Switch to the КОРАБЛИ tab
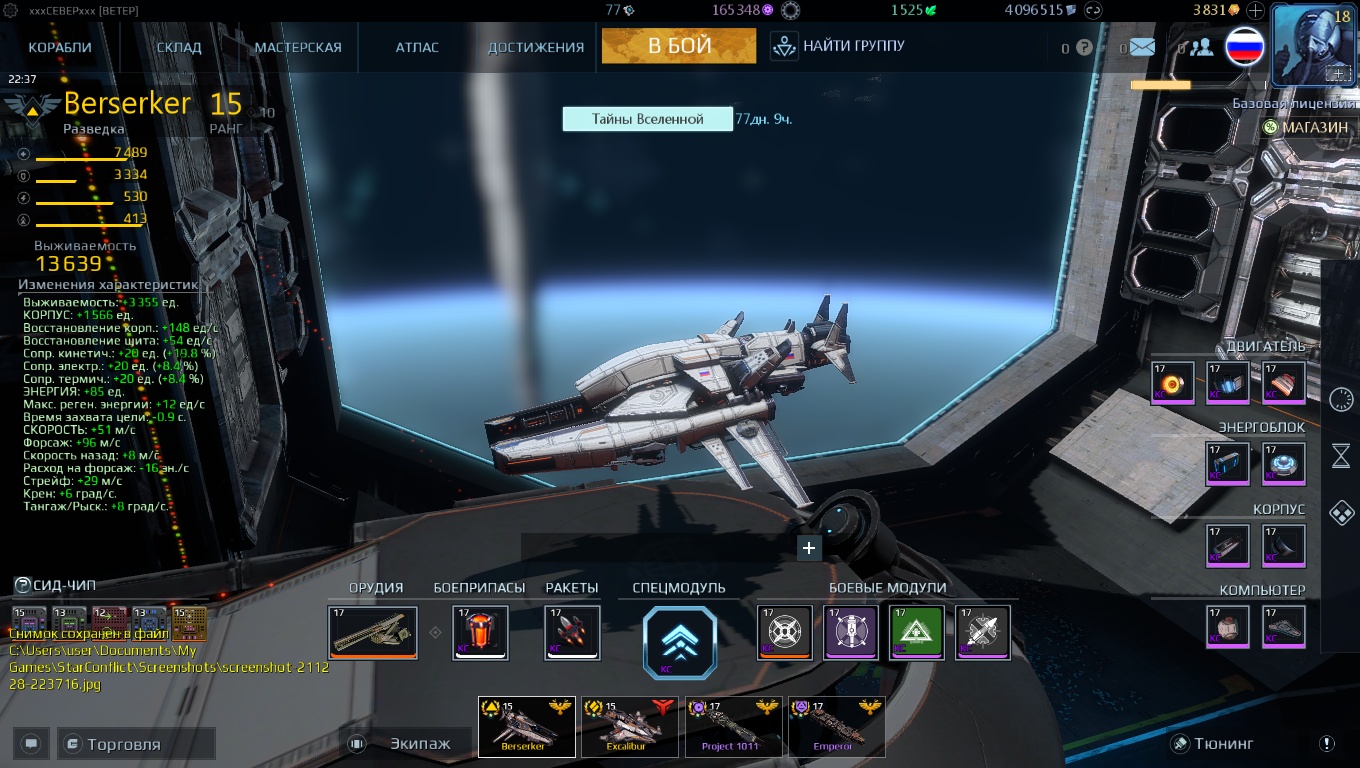 tap(58, 46)
